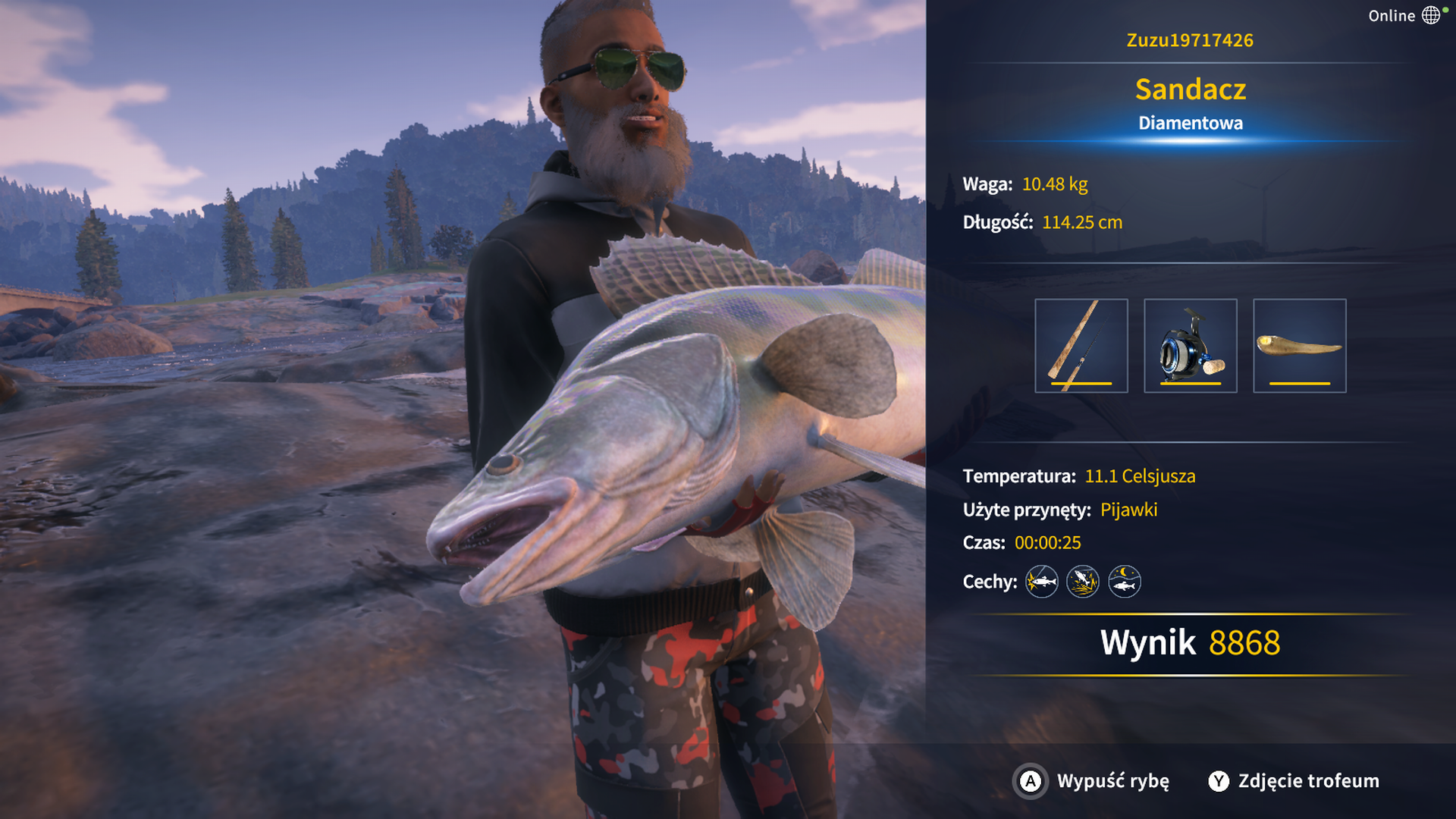Take a trophy photo with Zdjęcie trofeum
The height and width of the screenshot is (819, 1456).
point(1294,781)
